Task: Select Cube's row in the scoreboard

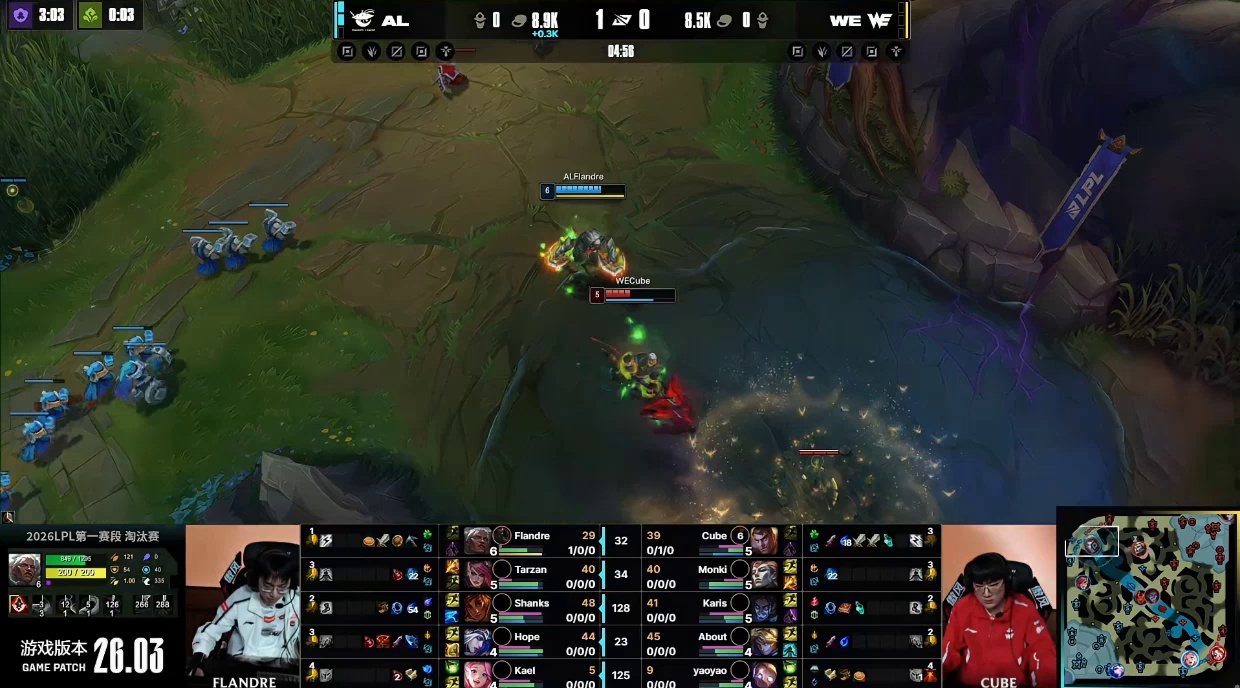Action: [713, 541]
